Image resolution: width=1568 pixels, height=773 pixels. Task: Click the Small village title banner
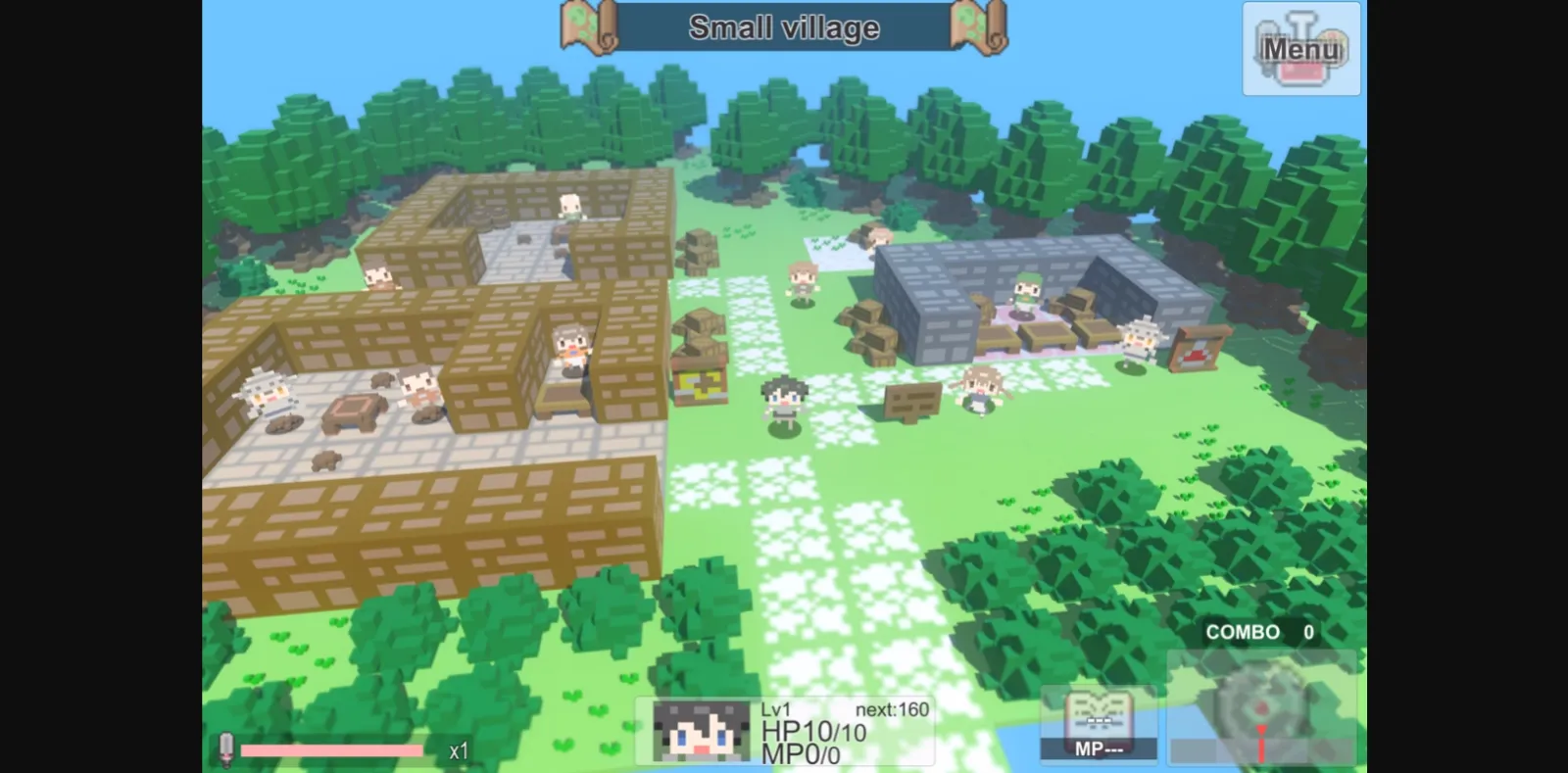pyautogui.click(x=782, y=28)
